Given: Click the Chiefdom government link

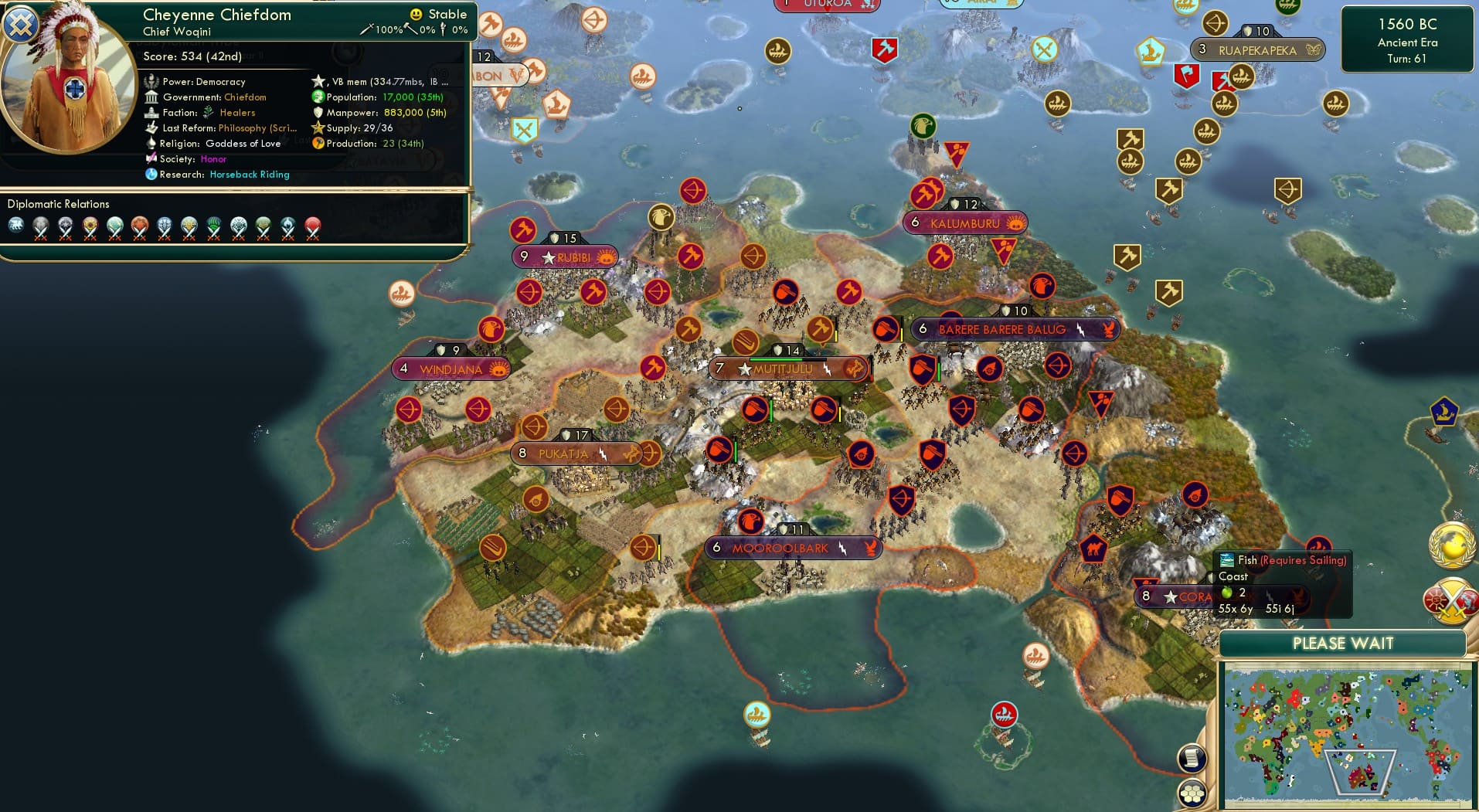Looking at the screenshot, I should [x=246, y=97].
